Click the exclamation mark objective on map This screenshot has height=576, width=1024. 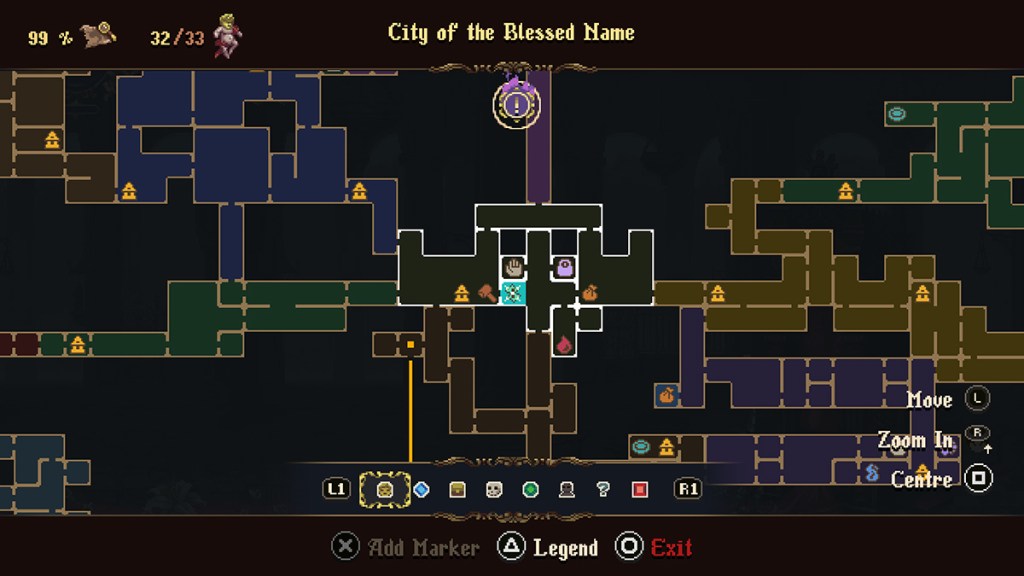click(x=516, y=103)
